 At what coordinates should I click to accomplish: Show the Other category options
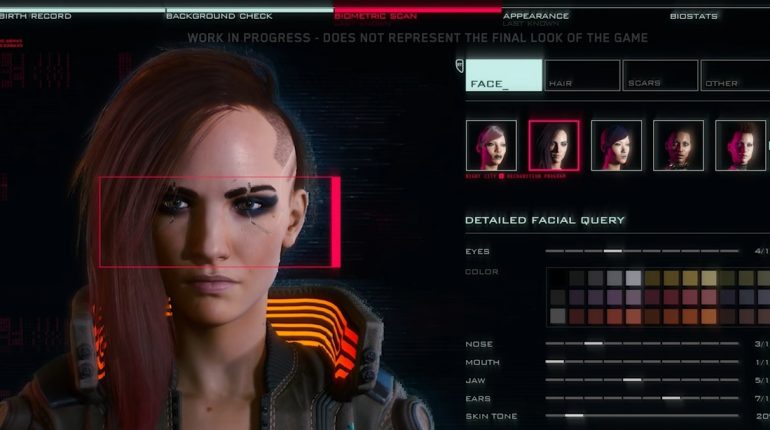pyautogui.click(x=735, y=76)
